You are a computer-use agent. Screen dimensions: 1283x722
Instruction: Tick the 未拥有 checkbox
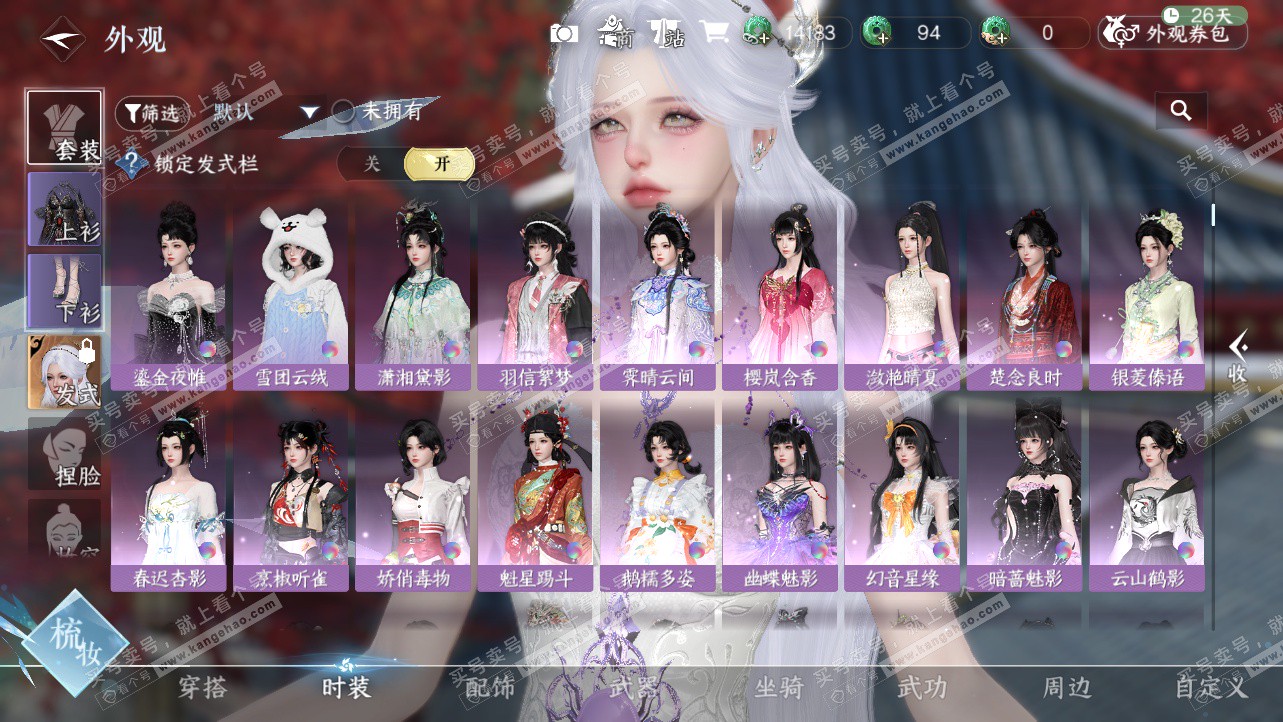(x=344, y=112)
